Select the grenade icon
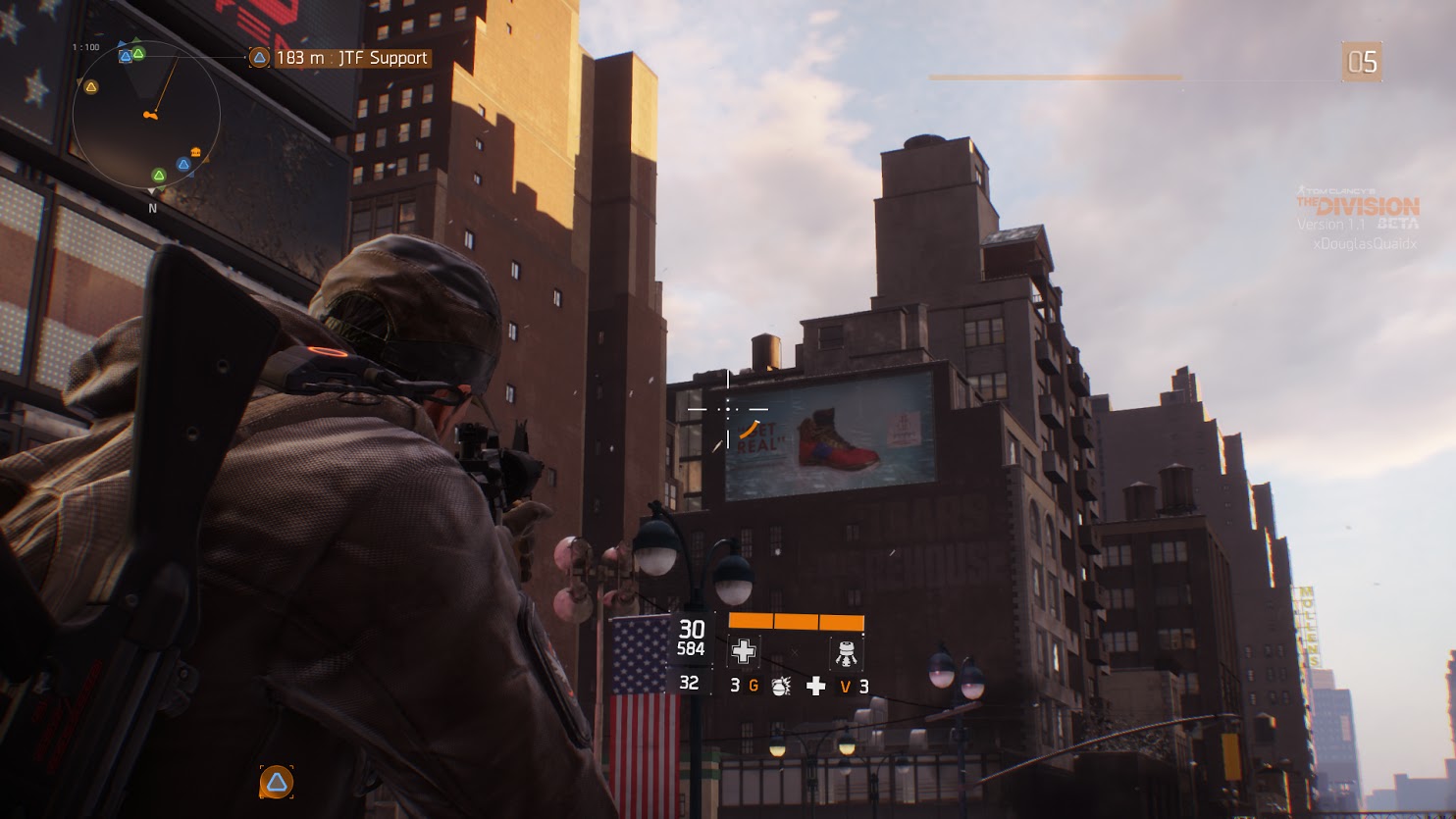The width and height of the screenshot is (1456, 819). (780, 687)
